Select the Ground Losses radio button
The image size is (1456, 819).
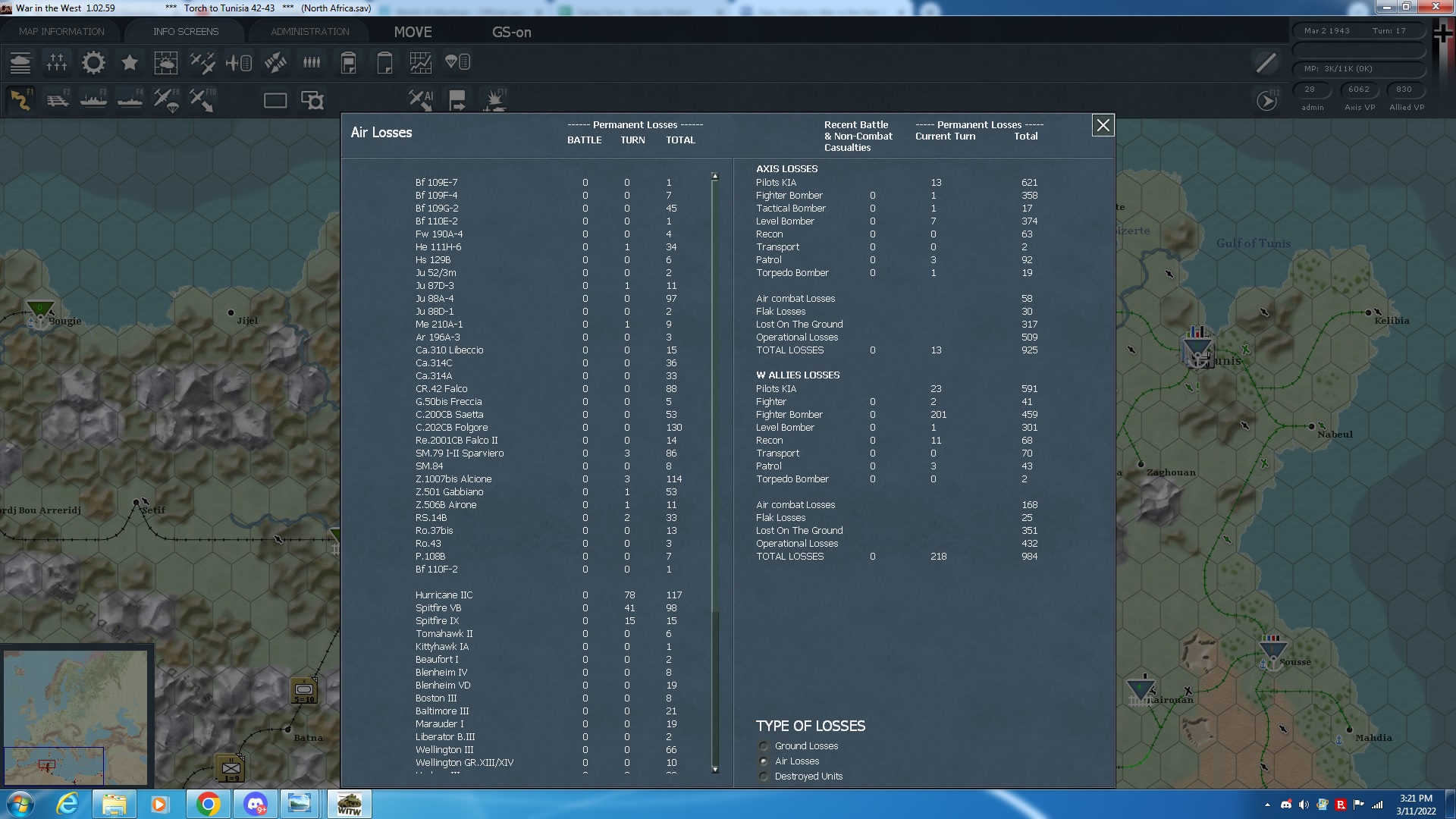763,746
